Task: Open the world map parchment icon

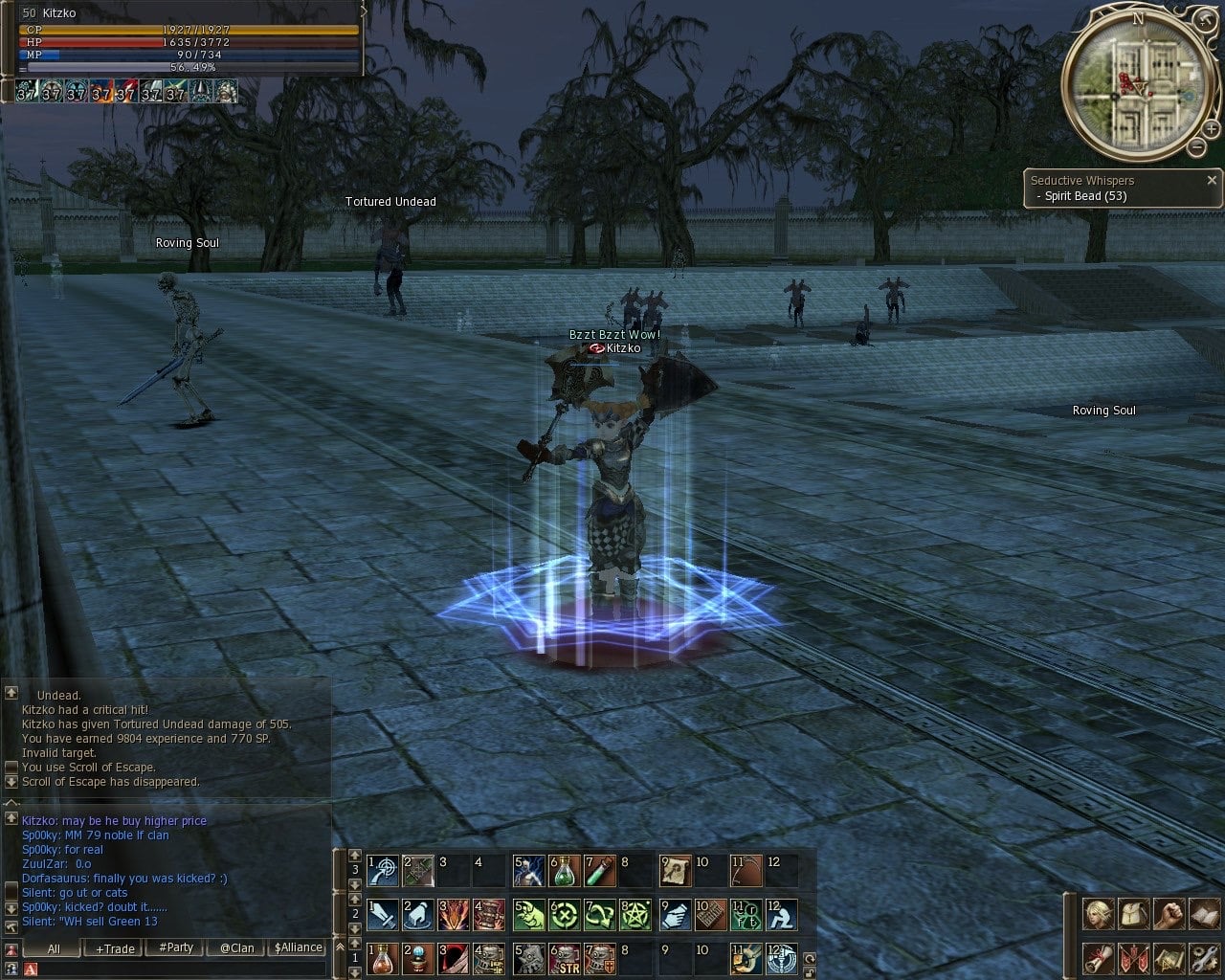Action: [x=1169, y=957]
